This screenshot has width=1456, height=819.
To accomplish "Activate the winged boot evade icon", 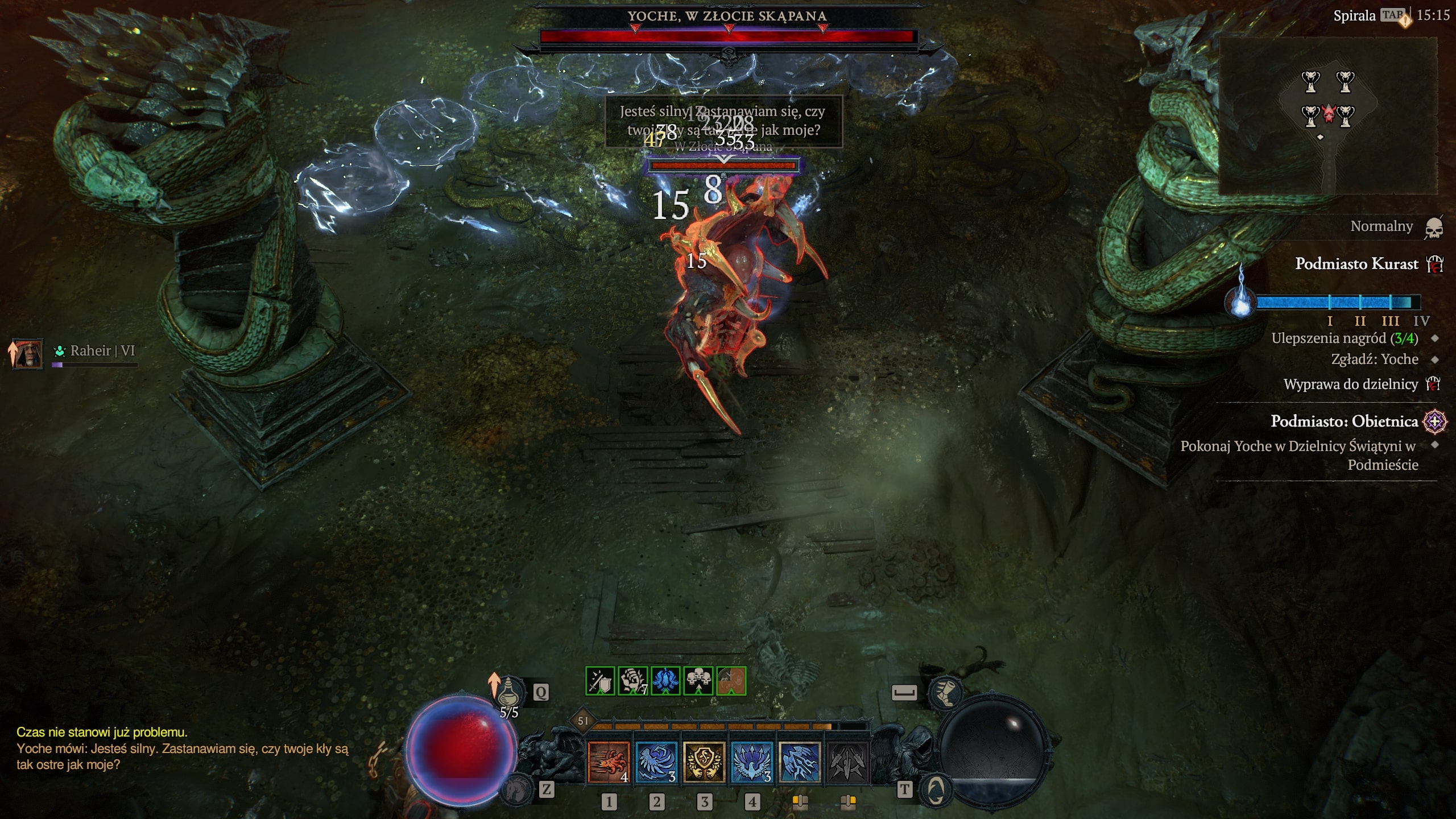I will click(x=945, y=693).
